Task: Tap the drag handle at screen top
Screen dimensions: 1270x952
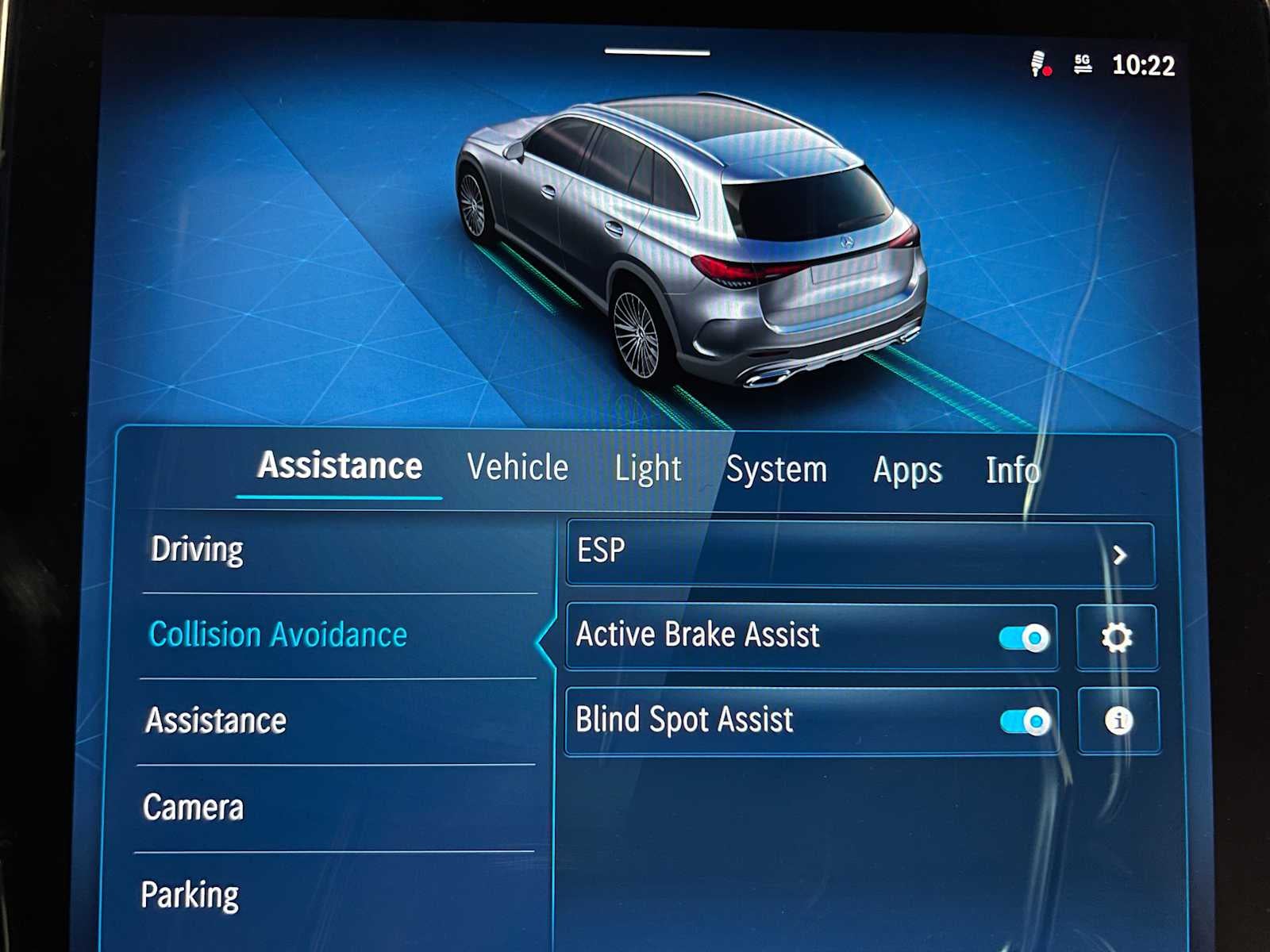Action: [x=659, y=51]
